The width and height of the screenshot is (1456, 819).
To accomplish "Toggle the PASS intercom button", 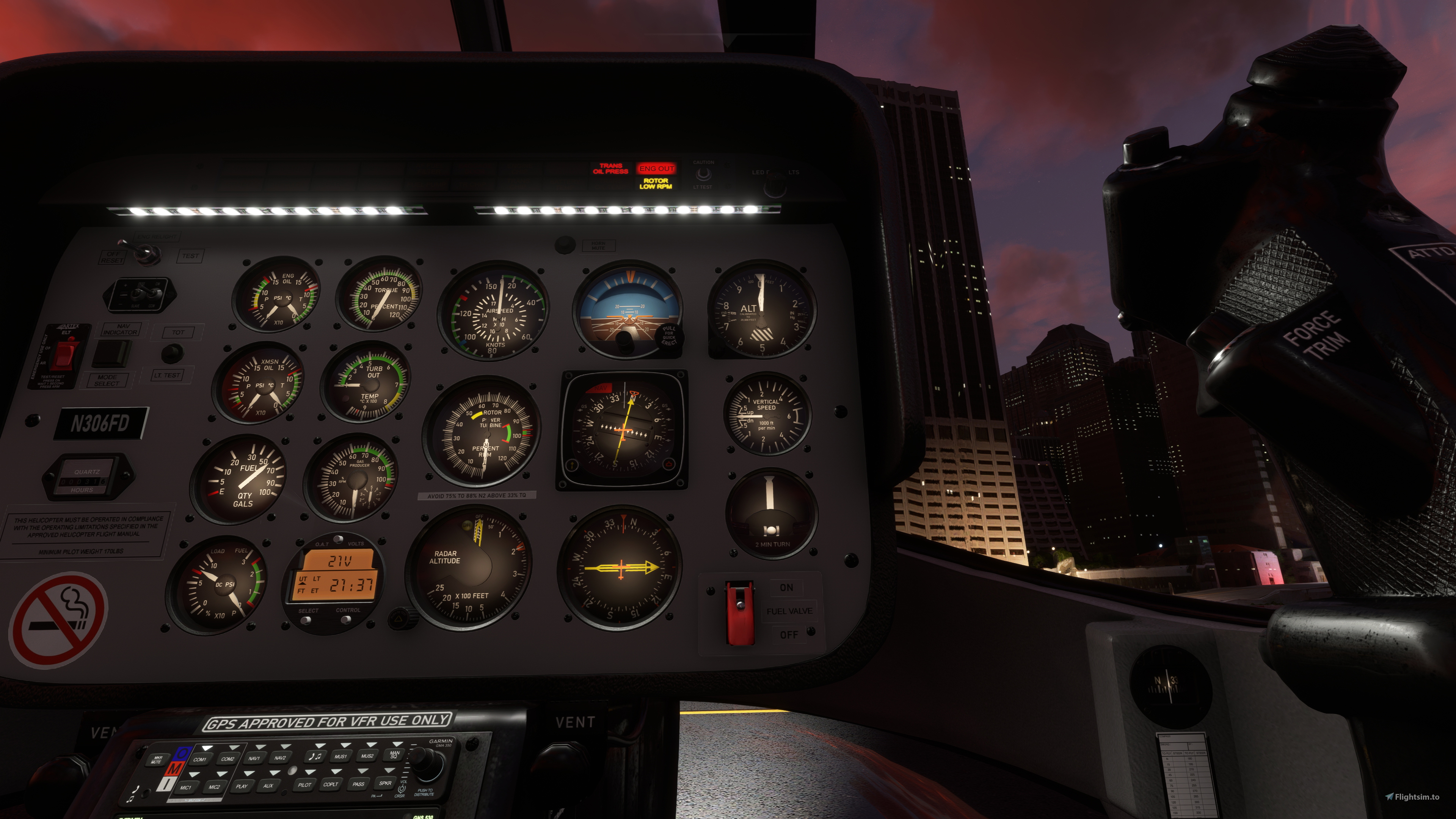I will pyautogui.click(x=358, y=783).
